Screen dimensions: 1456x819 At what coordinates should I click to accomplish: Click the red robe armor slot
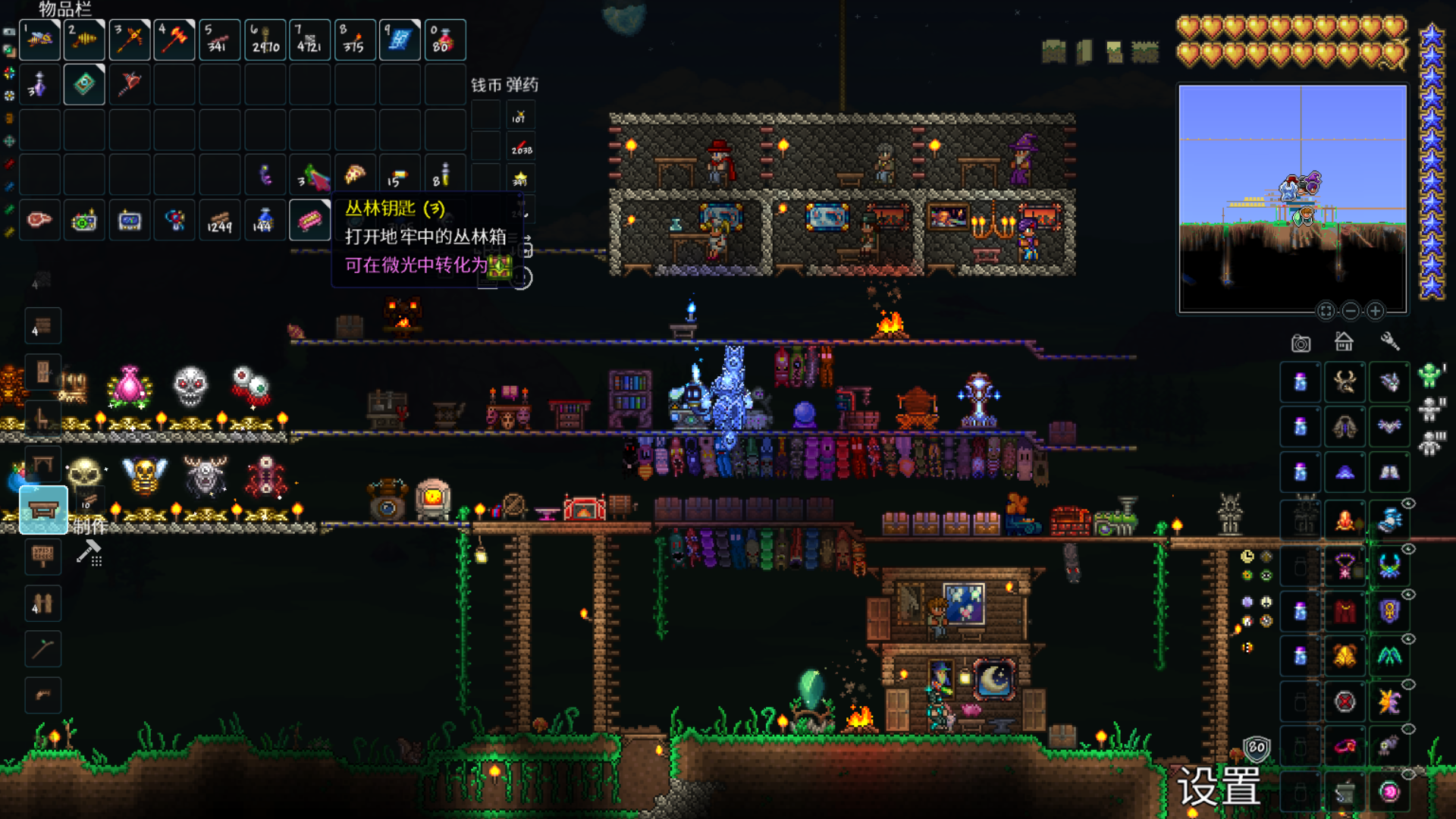click(1345, 610)
